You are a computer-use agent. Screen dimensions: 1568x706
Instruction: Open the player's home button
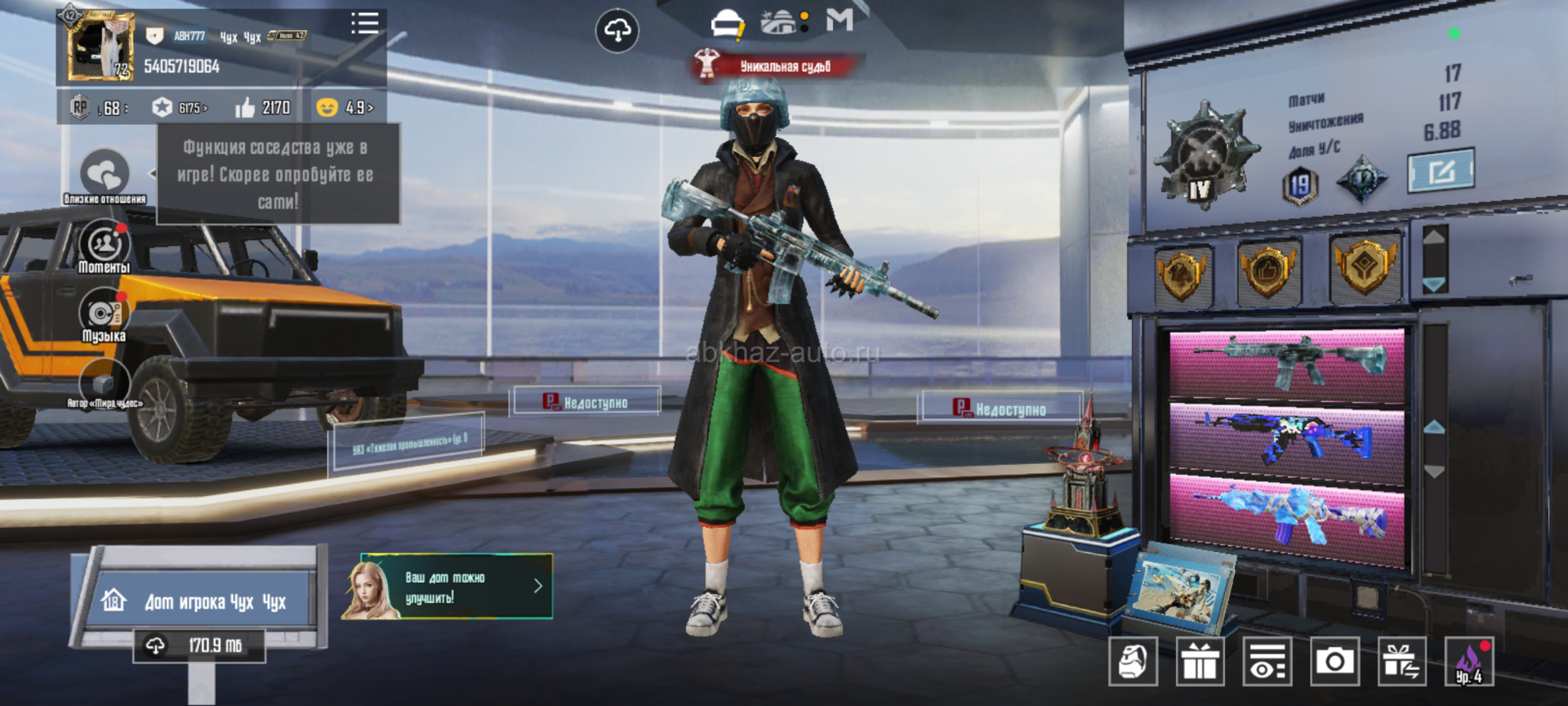point(199,601)
